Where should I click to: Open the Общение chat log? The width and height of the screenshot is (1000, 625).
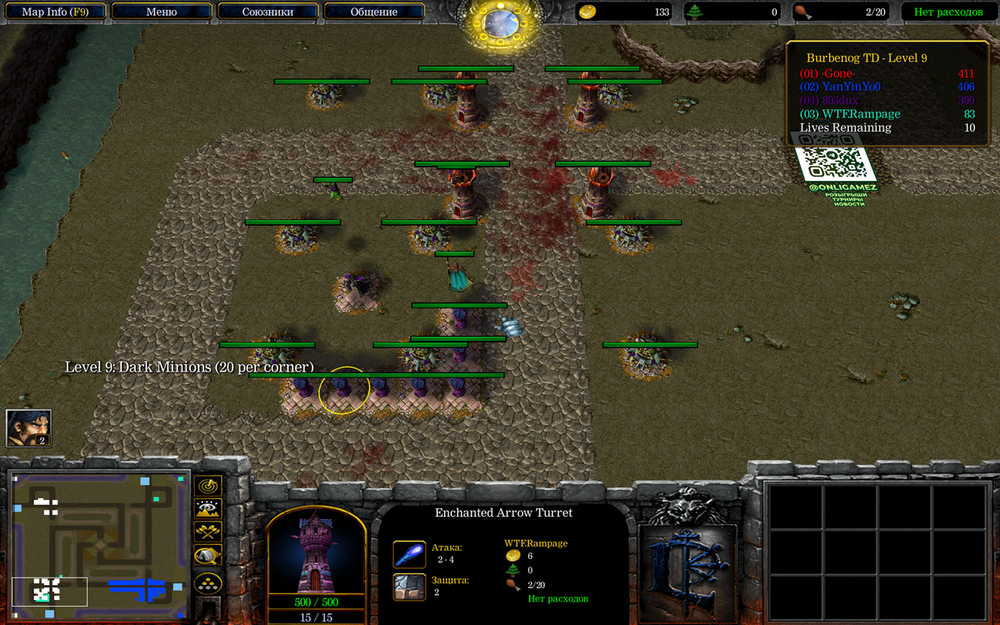pyautogui.click(x=374, y=12)
